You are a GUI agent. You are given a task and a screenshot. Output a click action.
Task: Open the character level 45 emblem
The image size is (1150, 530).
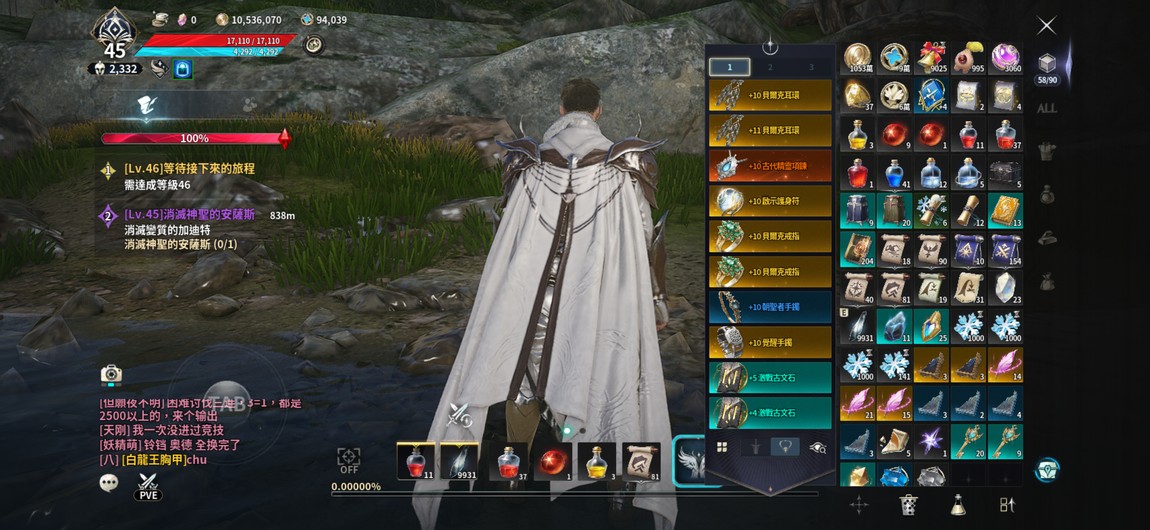coord(115,38)
